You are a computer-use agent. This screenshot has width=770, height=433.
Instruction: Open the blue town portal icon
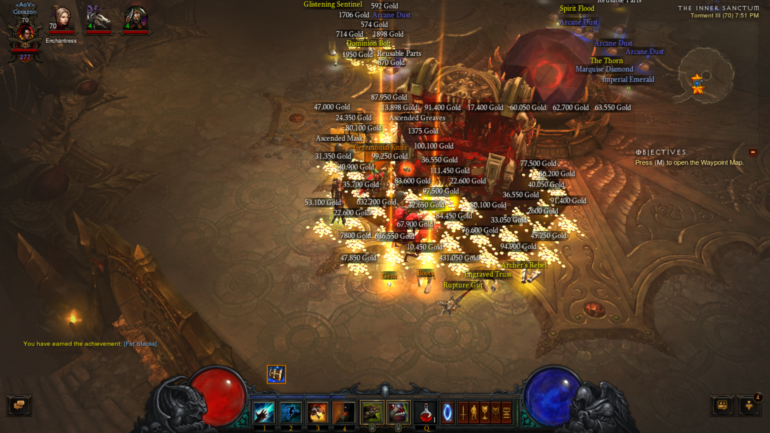tap(448, 411)
